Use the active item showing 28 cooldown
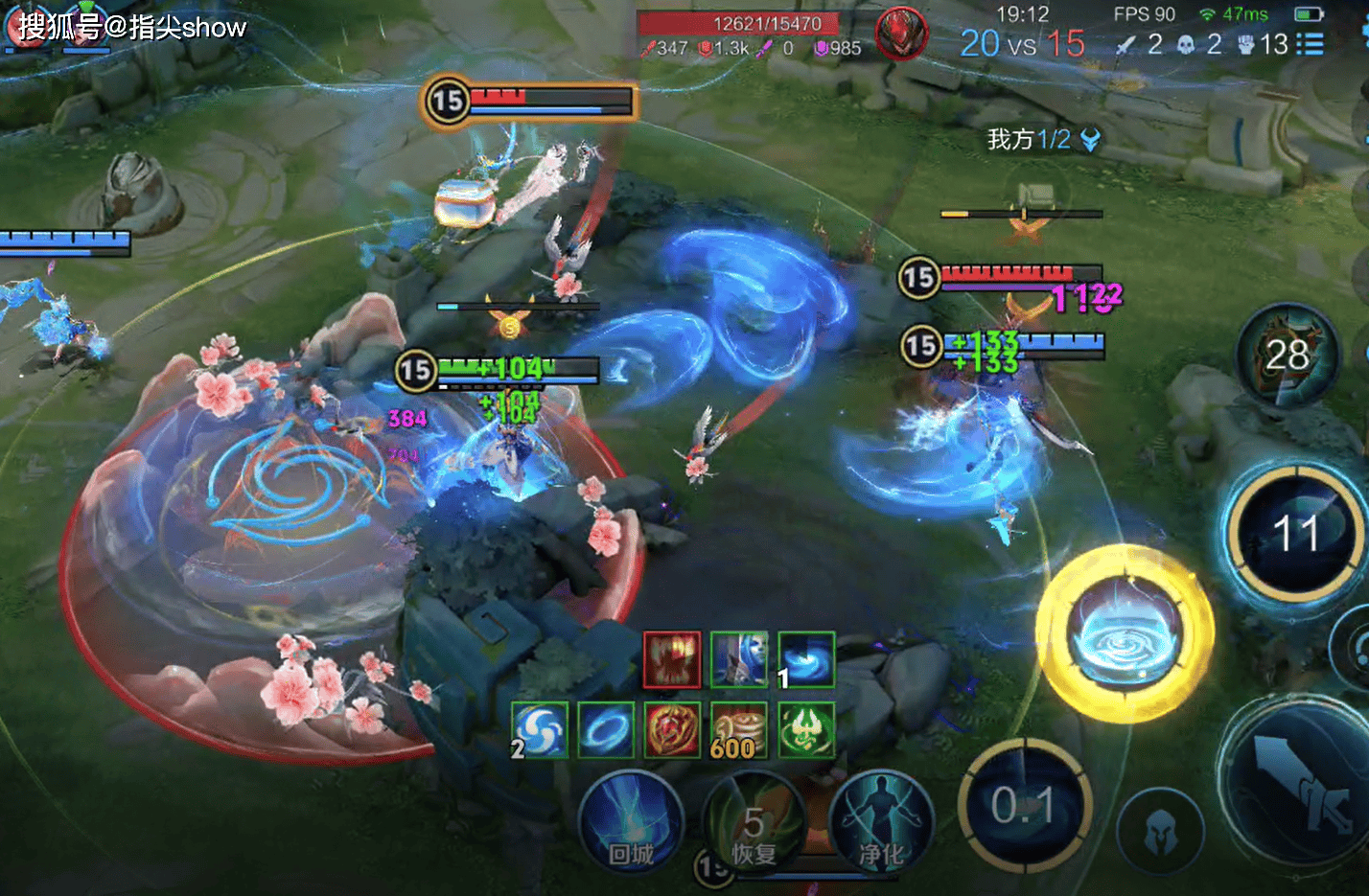 click(x=1287, y=356)
